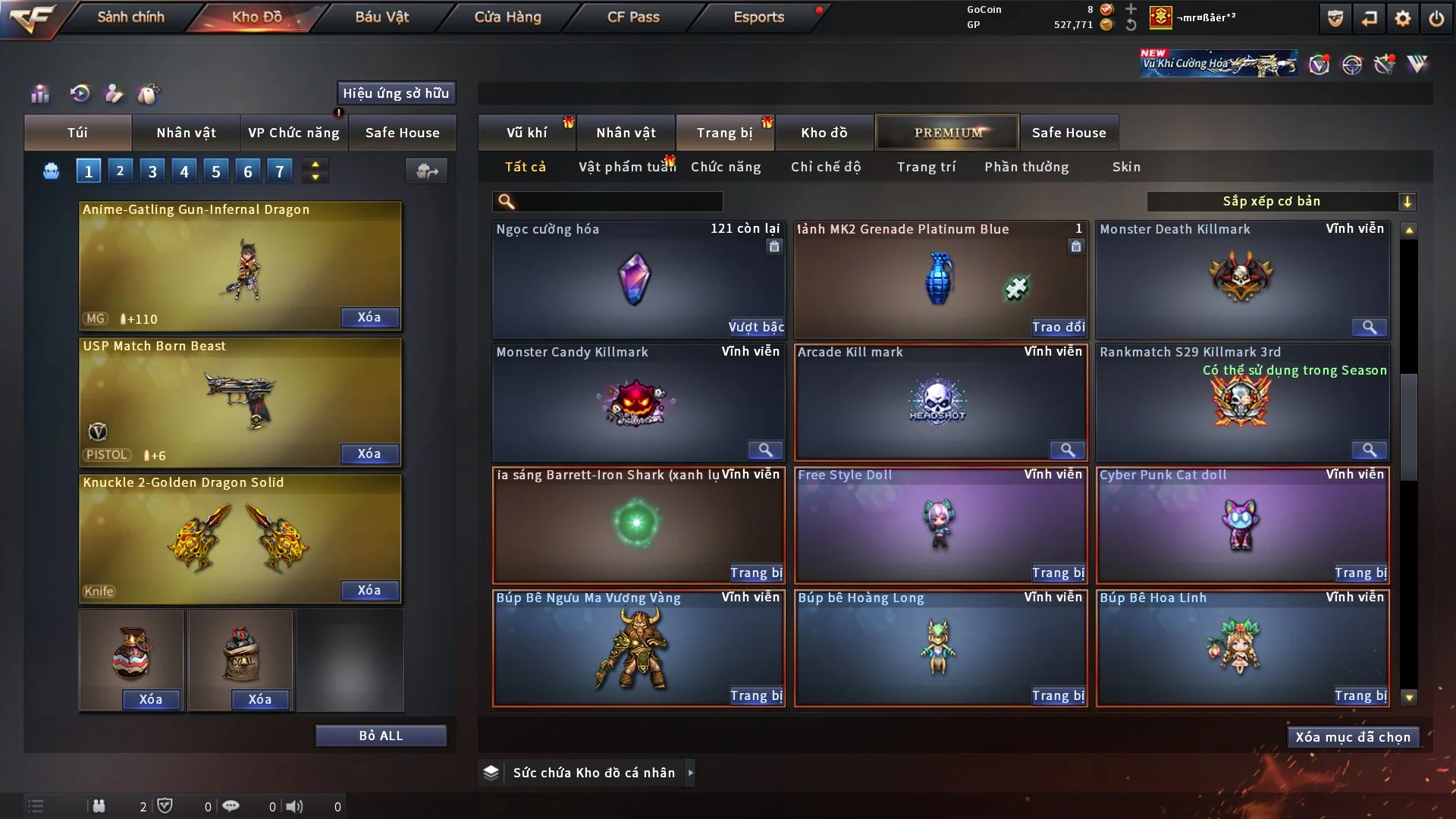Show the Phần thưởng category
This screenshot has width=1456, height=819.
pos(1026,167)
